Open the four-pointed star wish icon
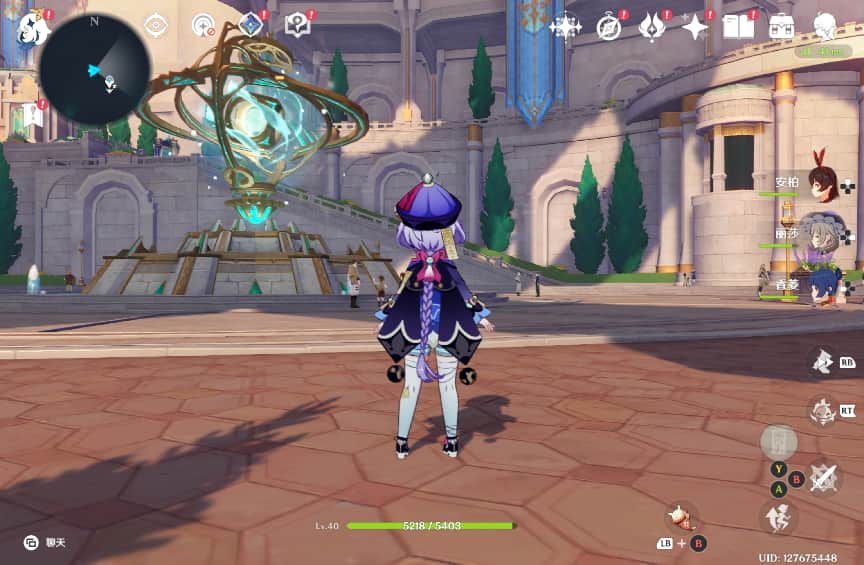This screenshot has height=565, width=864. (566, 26)
